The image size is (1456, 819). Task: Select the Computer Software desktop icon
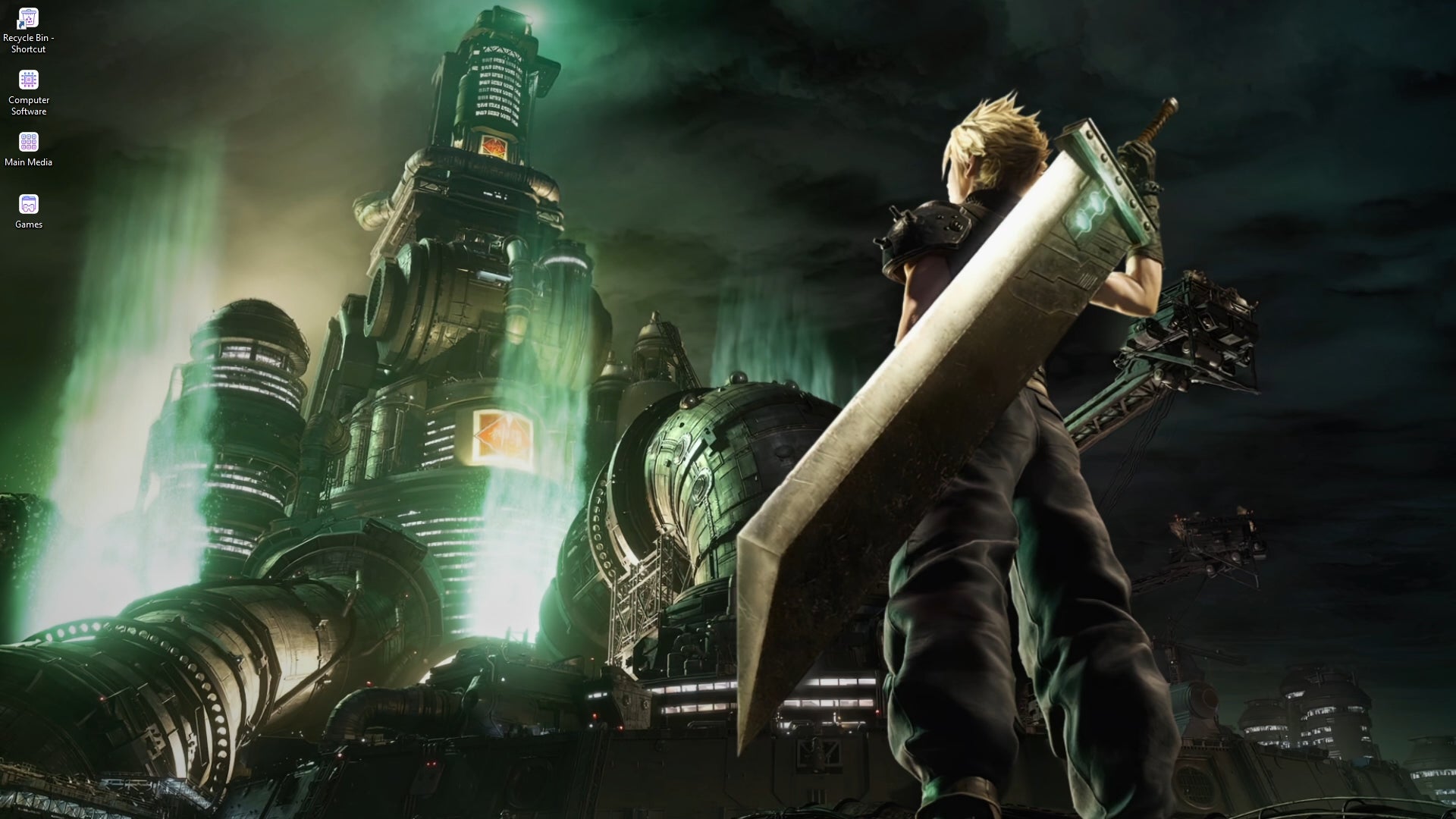coord(28,80)
